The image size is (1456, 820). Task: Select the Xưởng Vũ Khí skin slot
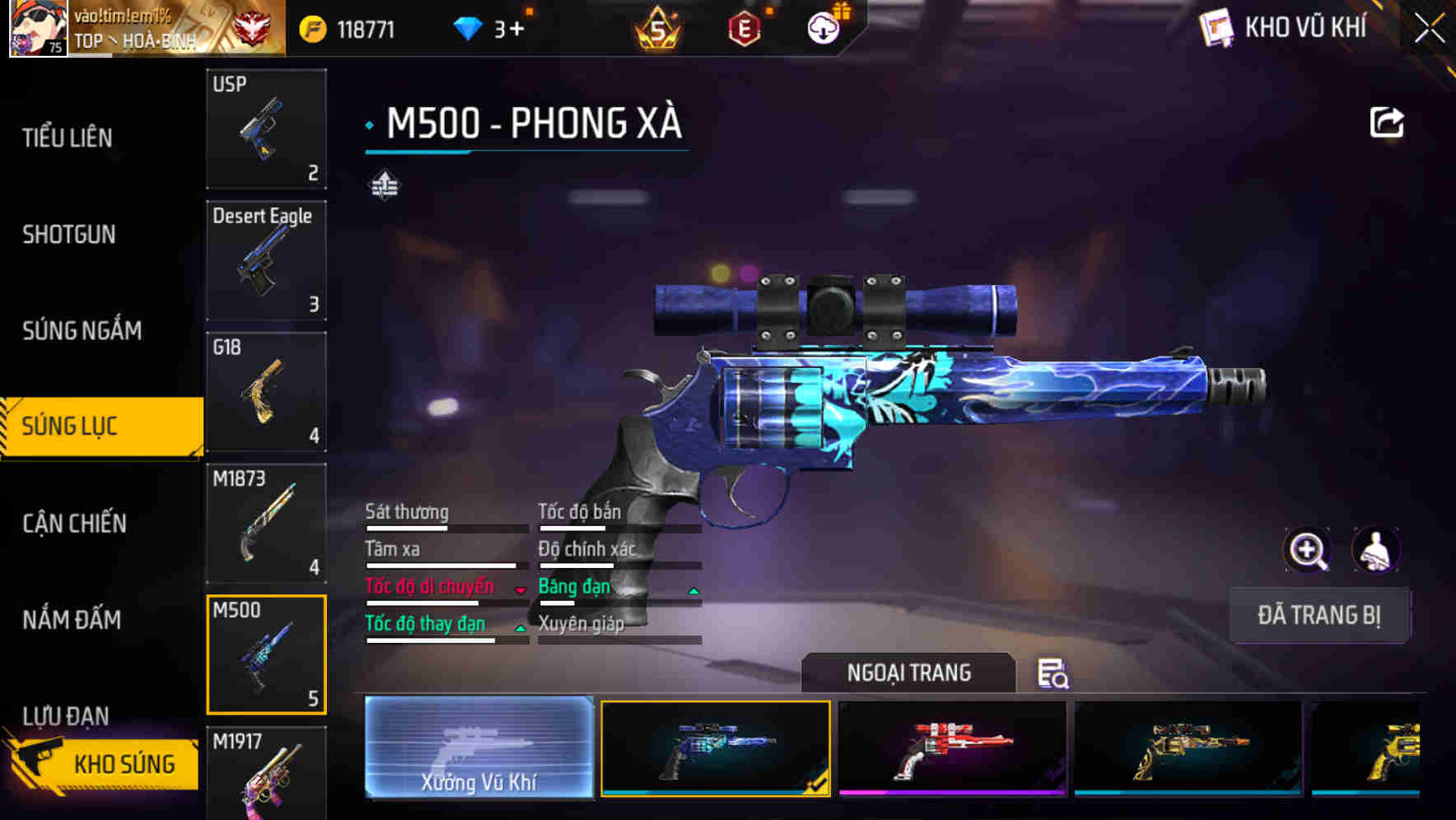click(x=478, y=748)
